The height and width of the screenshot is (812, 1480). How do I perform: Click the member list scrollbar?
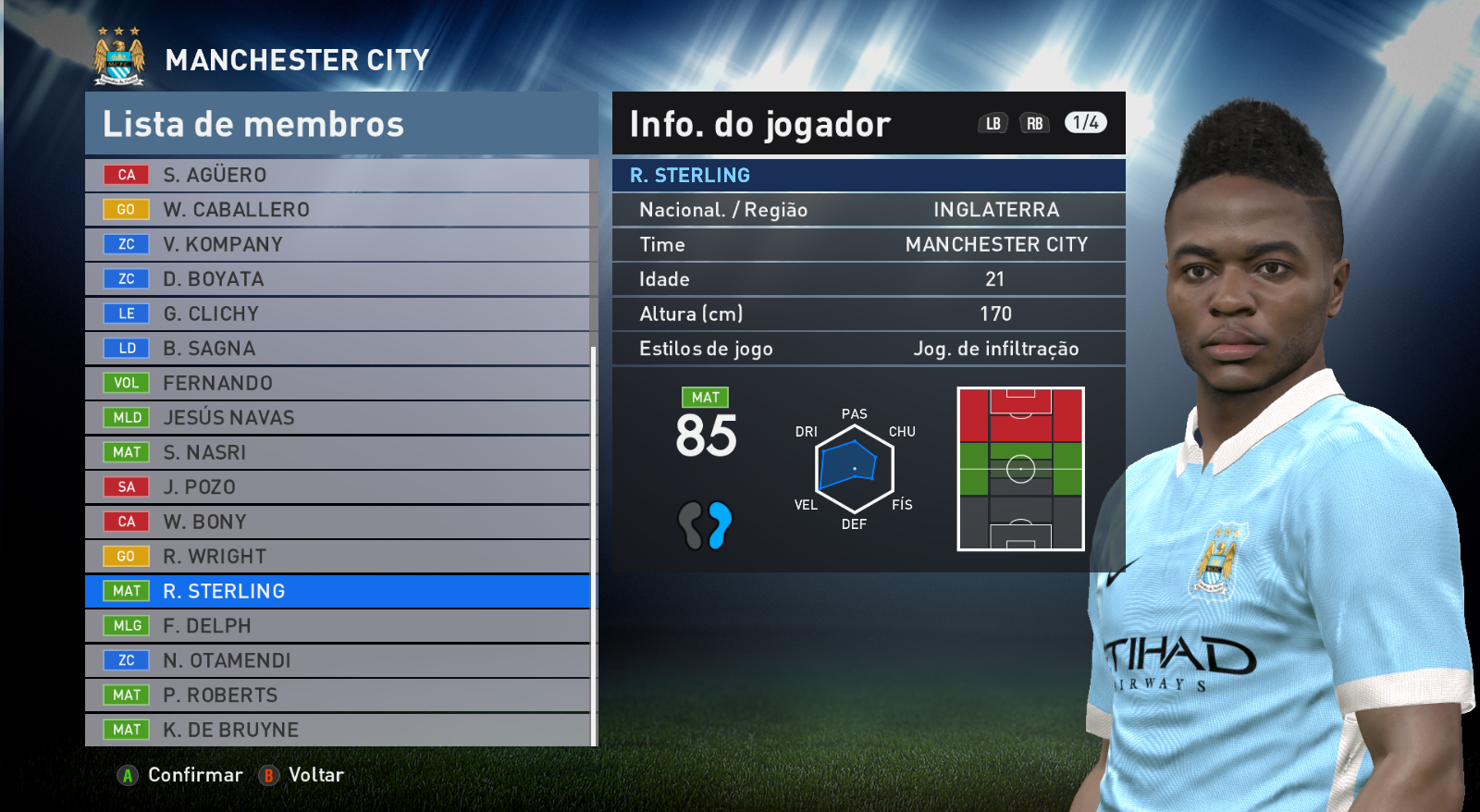[x=593, y=544]
